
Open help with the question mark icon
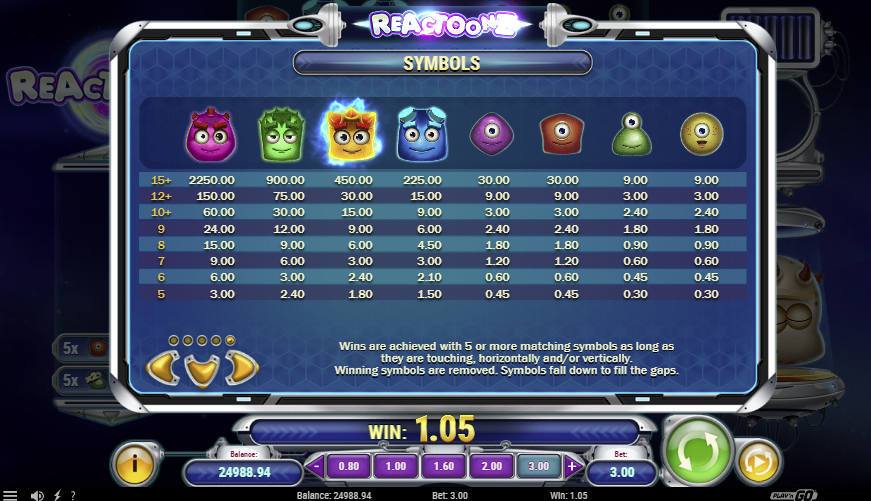tap(72, 494)
